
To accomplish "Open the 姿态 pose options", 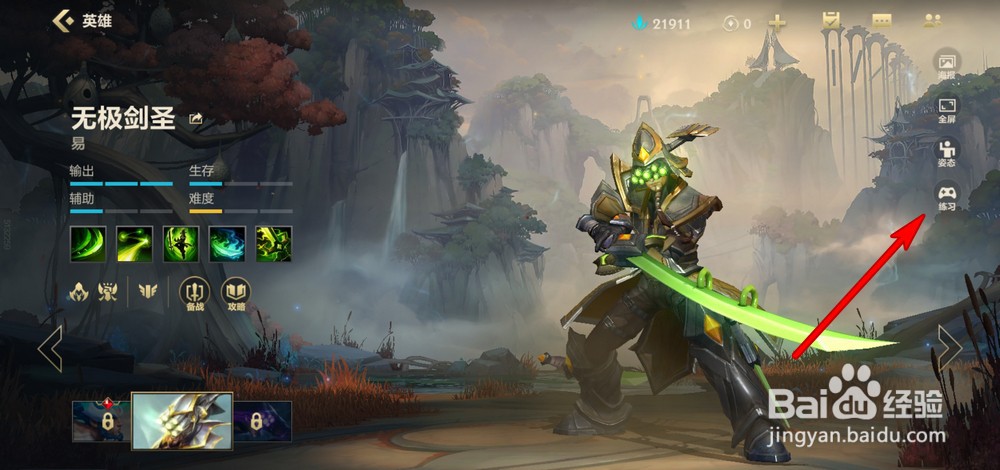I will coord(946,151).
